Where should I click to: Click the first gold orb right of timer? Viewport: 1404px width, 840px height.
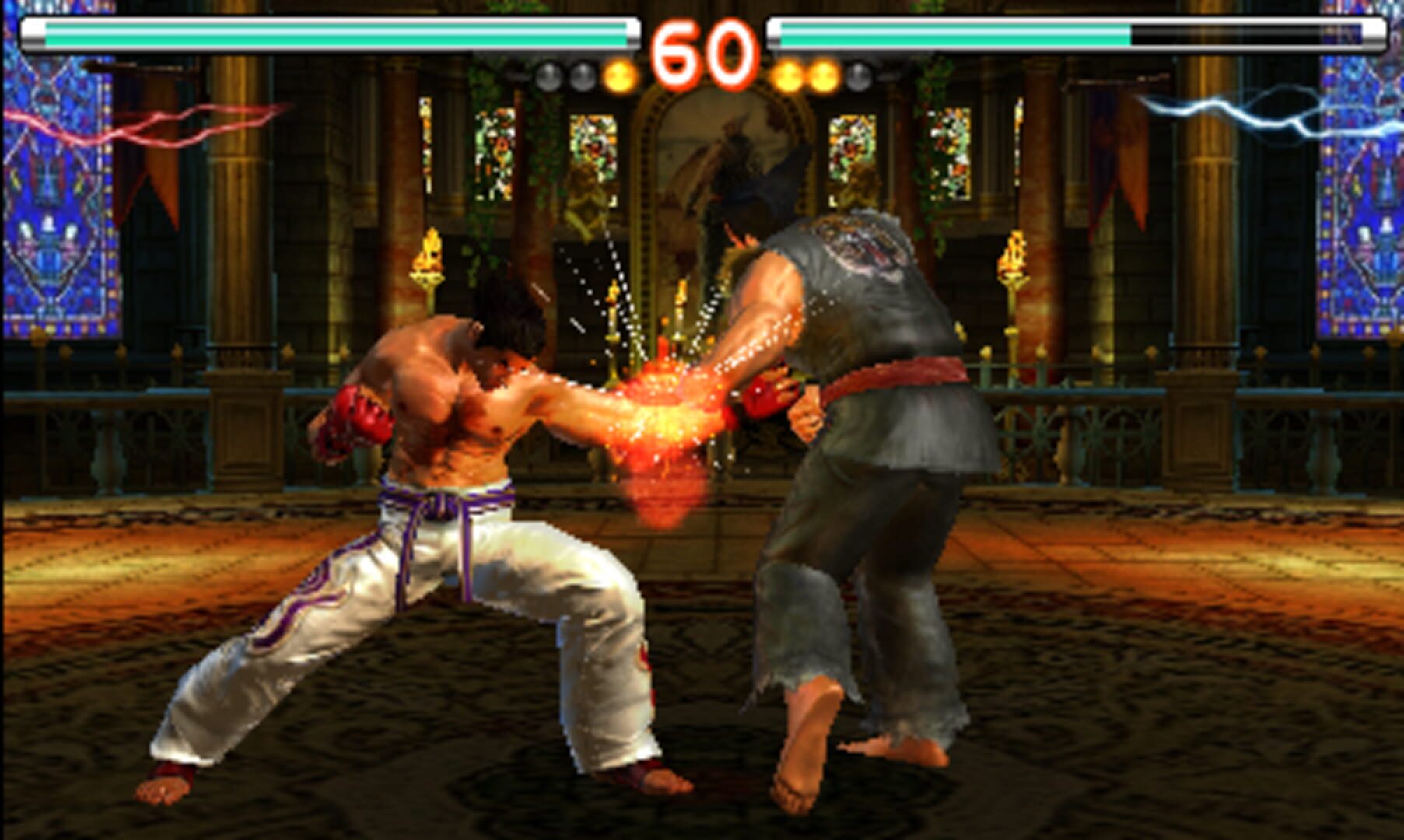click(789, 74)
